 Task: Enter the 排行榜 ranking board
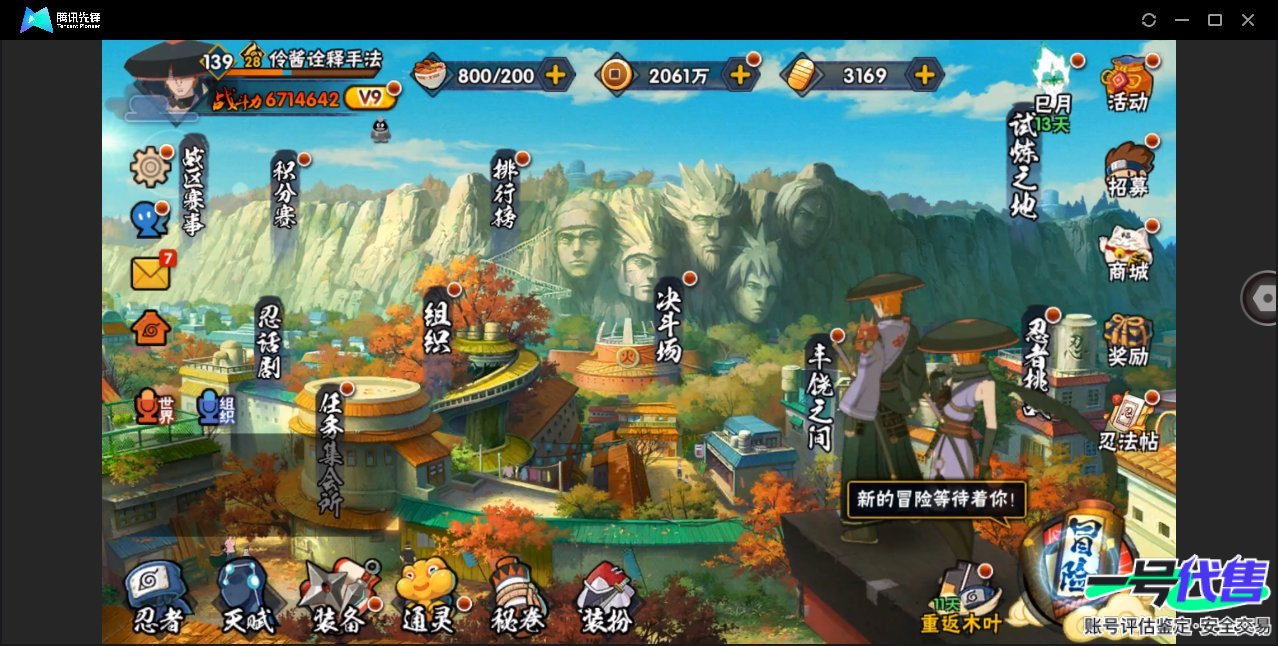504,190
